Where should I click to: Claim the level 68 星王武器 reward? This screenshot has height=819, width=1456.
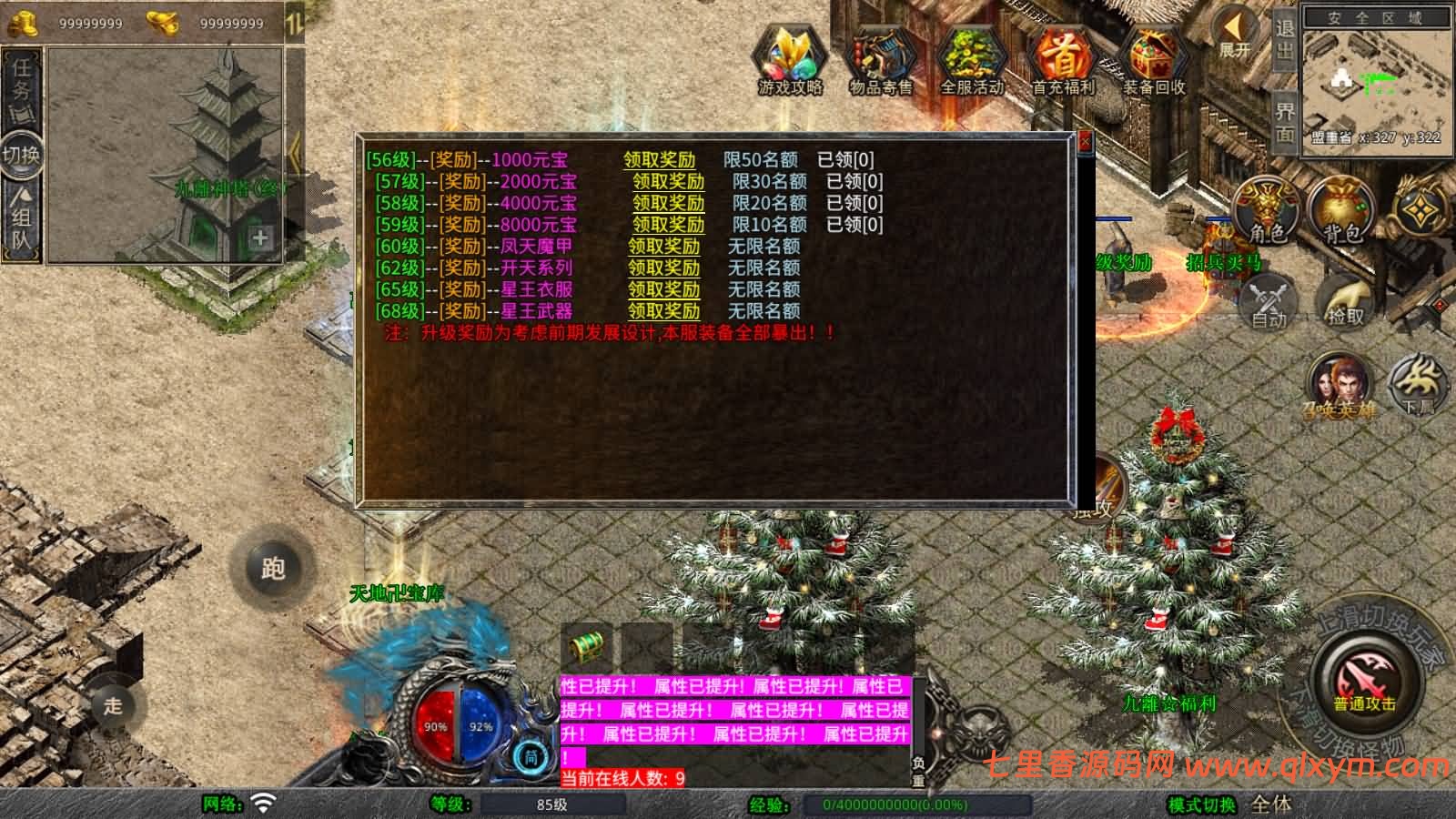[663, 311]
